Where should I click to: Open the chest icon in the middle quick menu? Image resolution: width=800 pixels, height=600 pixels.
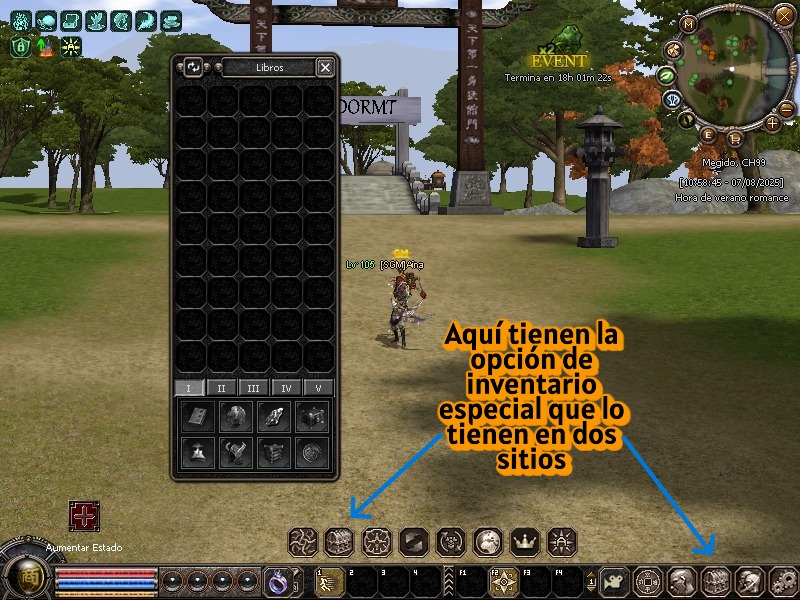[x=340, y=541]
